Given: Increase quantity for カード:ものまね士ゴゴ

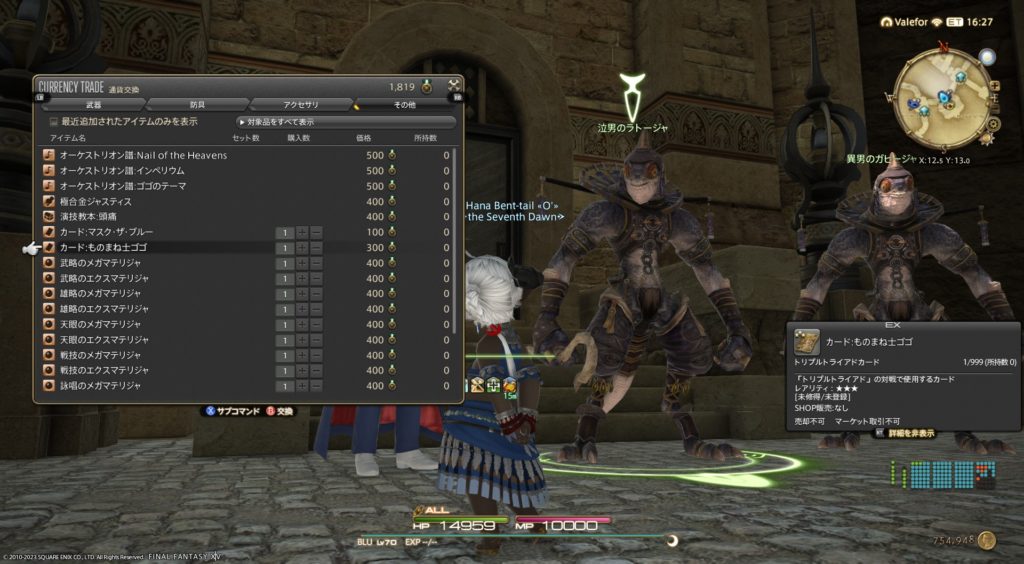Looking at the screenshot, I should (x=302, y=247).
